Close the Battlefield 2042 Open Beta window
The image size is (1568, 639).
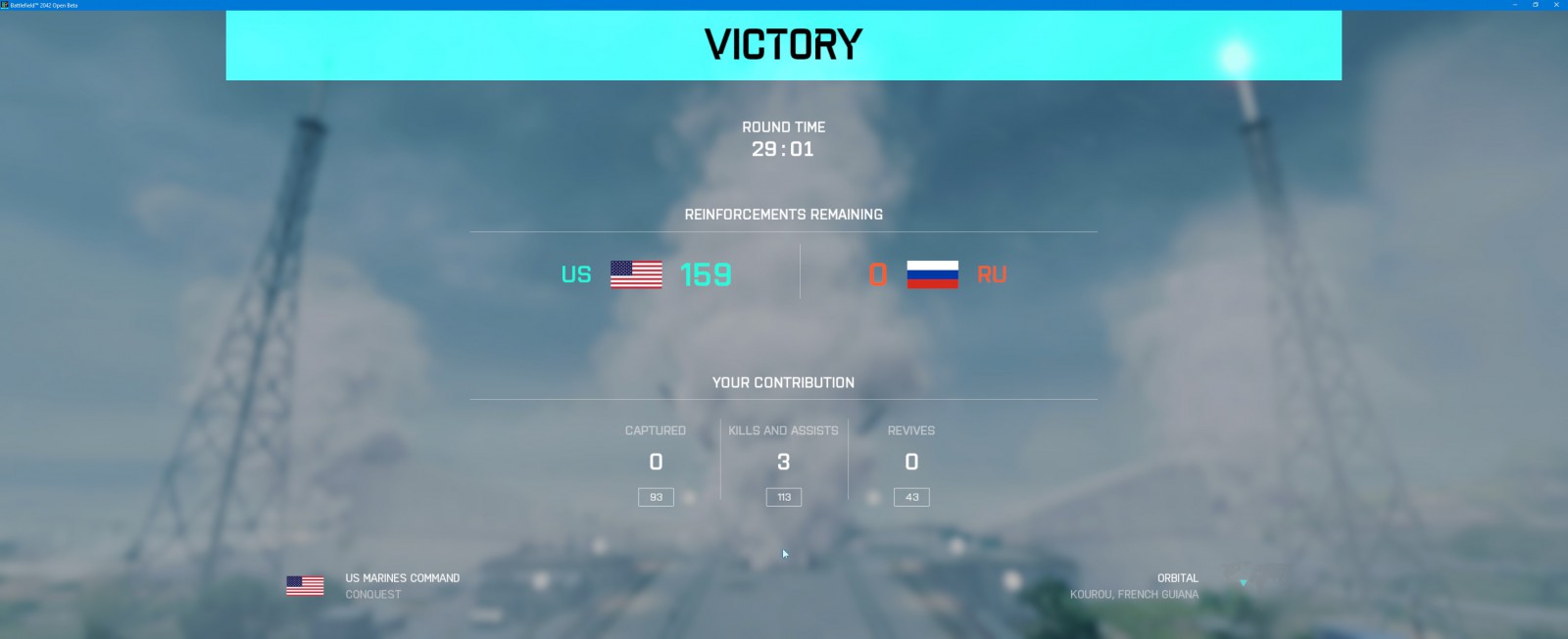pyautogui.click(x=1556, y=5)
